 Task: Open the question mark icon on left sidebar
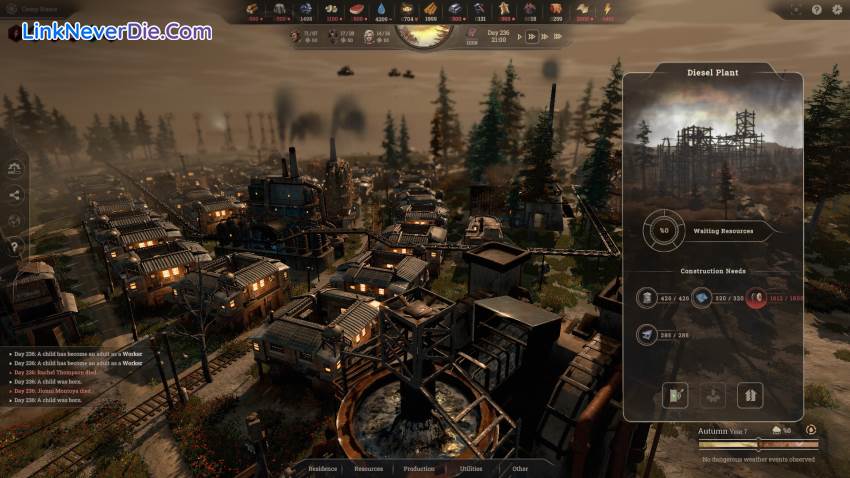14,246
